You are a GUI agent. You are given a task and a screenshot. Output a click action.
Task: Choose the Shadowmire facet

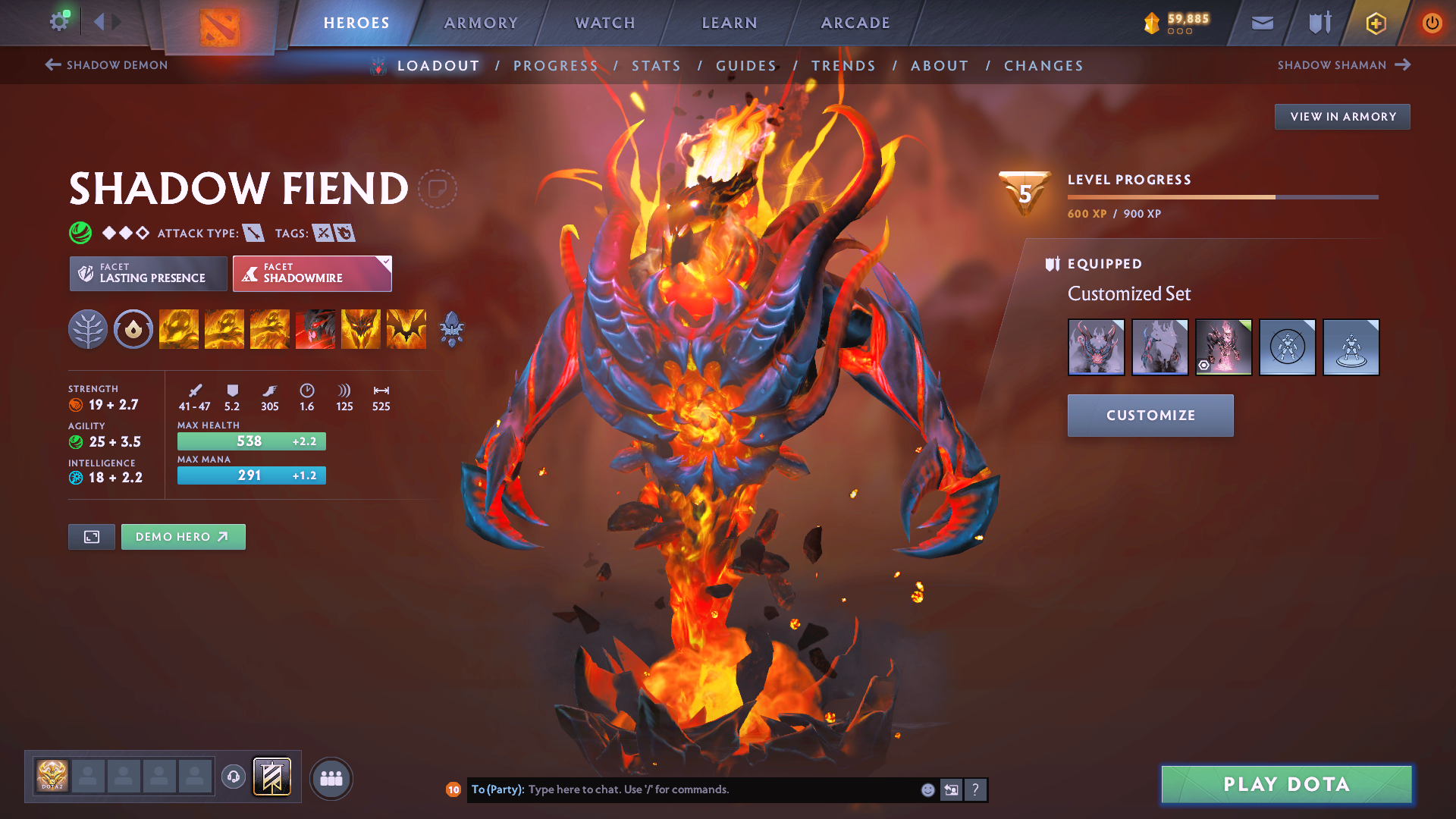(312, 274)
